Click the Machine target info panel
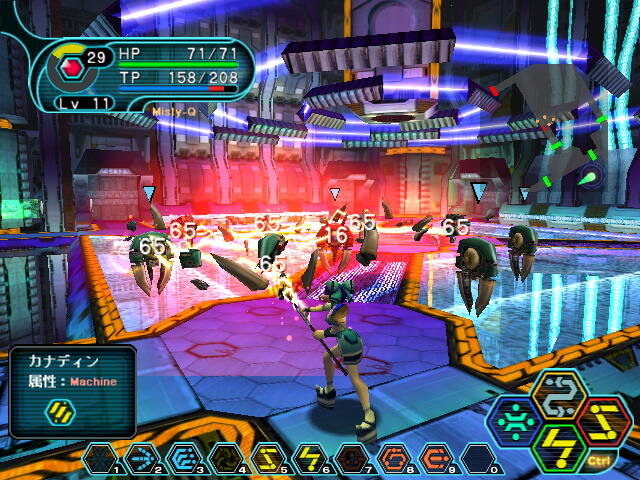Image resolution: width=640 pixels, height=480 pixels. pos(73,391)
